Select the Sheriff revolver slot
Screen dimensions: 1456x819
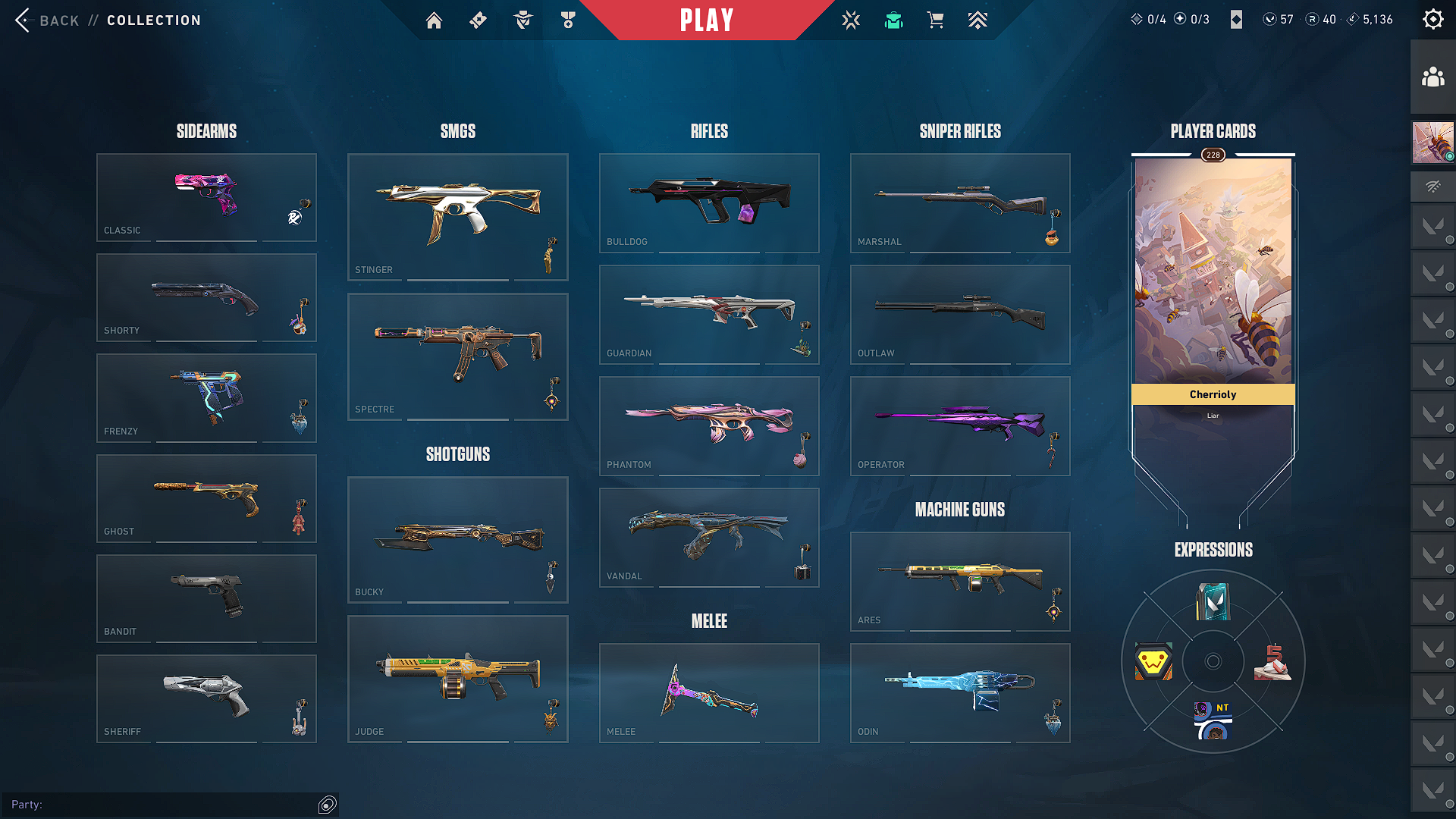pos(206,698)
